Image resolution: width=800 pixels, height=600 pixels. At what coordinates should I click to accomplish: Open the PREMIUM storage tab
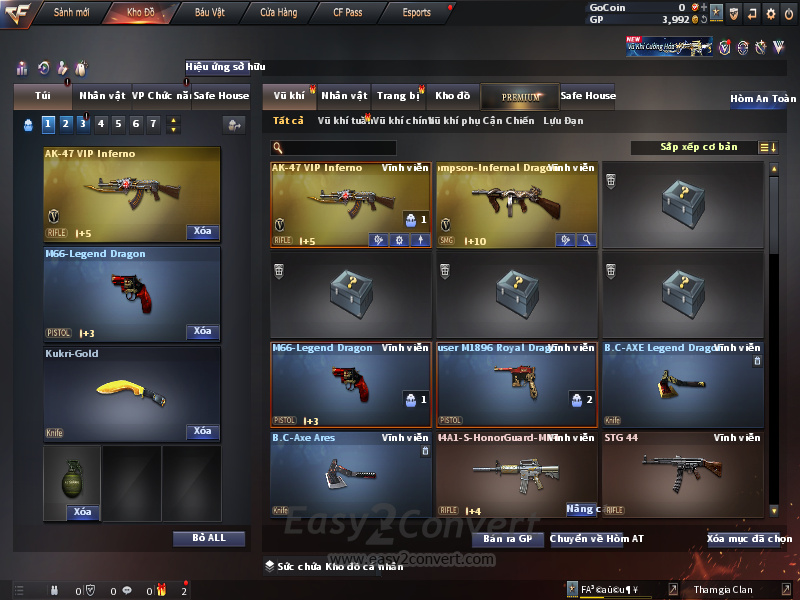coord(521,97)
